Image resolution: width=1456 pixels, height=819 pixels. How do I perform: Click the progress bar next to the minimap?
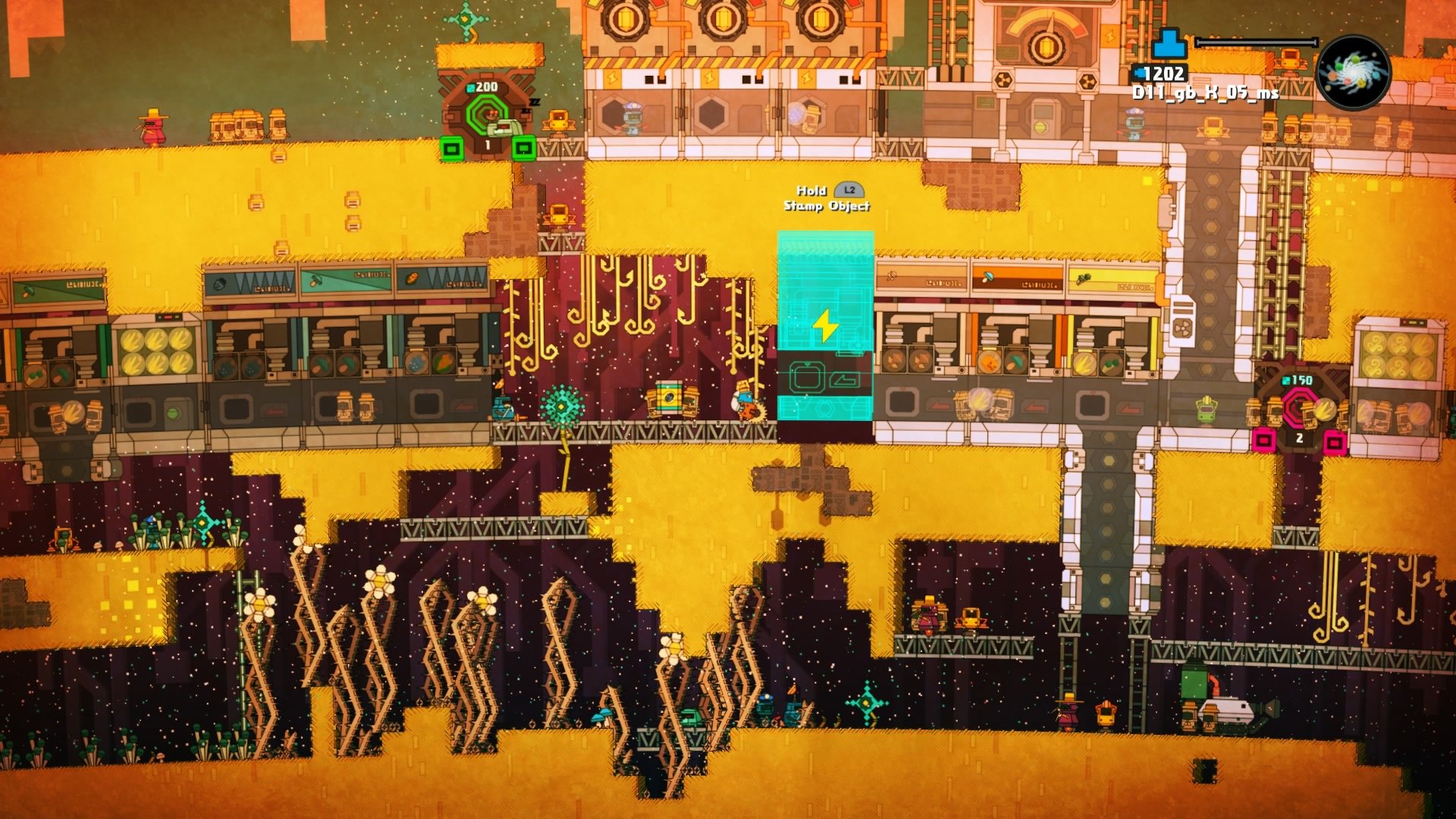click(1257, 42)
